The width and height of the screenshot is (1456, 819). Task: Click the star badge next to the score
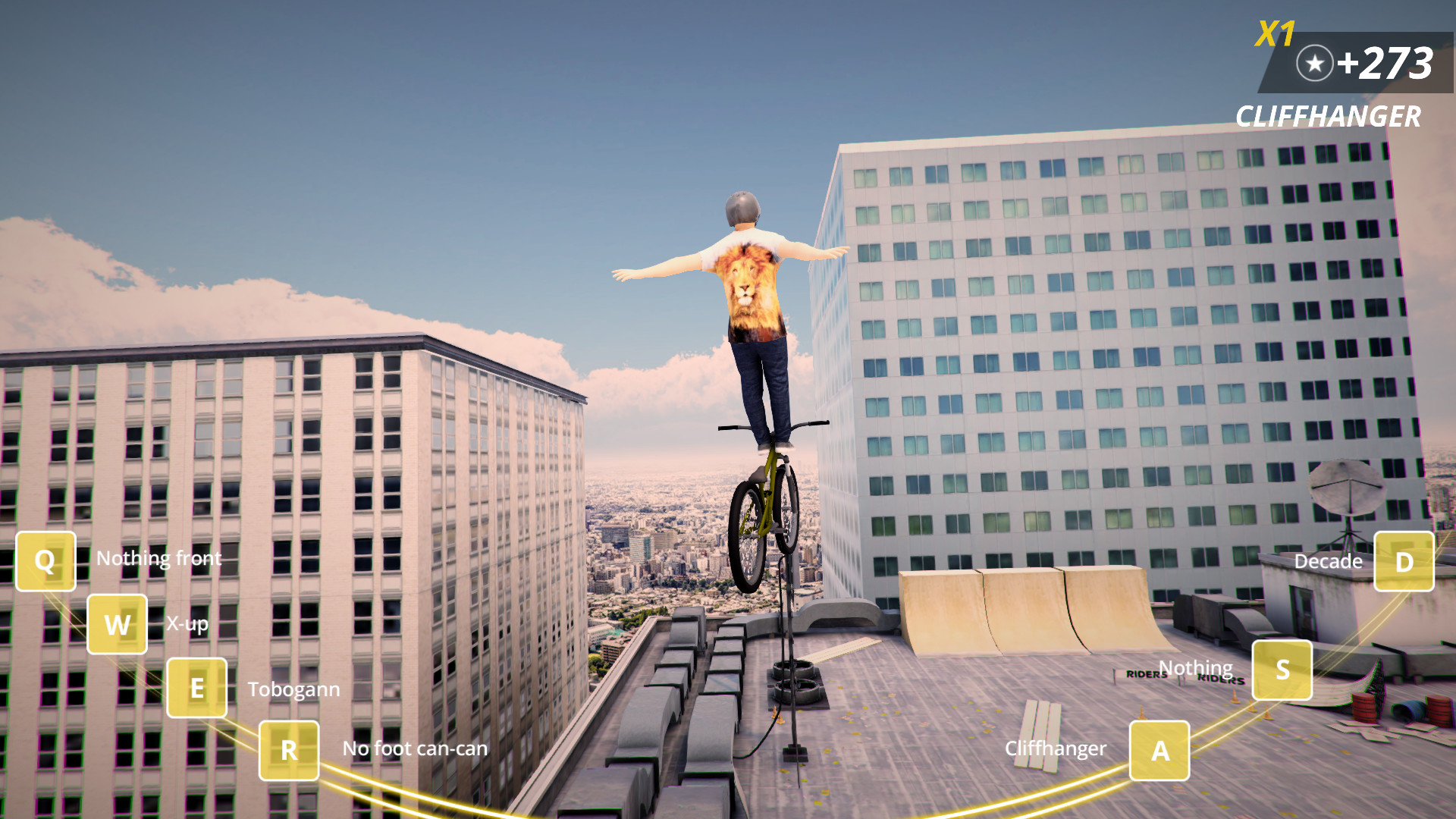[x=1314, y=64]
